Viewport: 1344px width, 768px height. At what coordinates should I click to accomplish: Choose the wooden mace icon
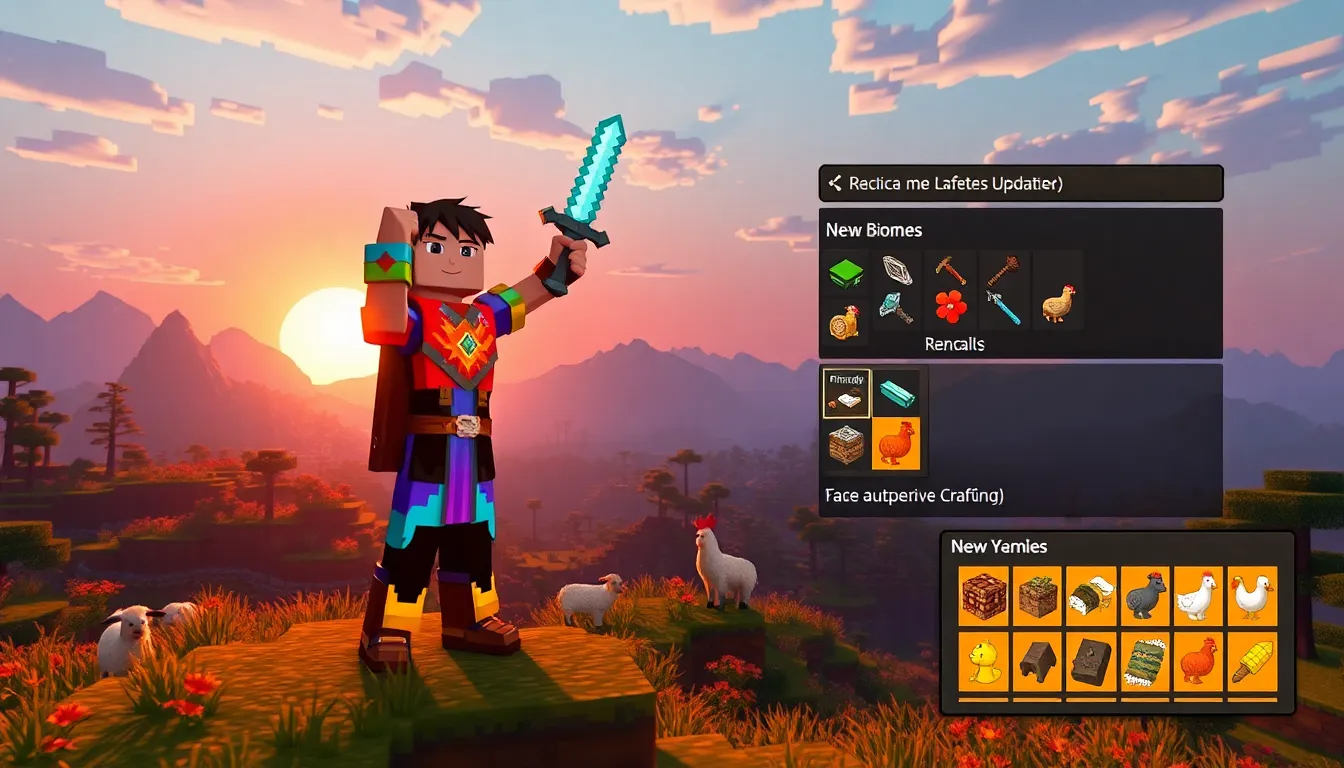coord(1003,271)
